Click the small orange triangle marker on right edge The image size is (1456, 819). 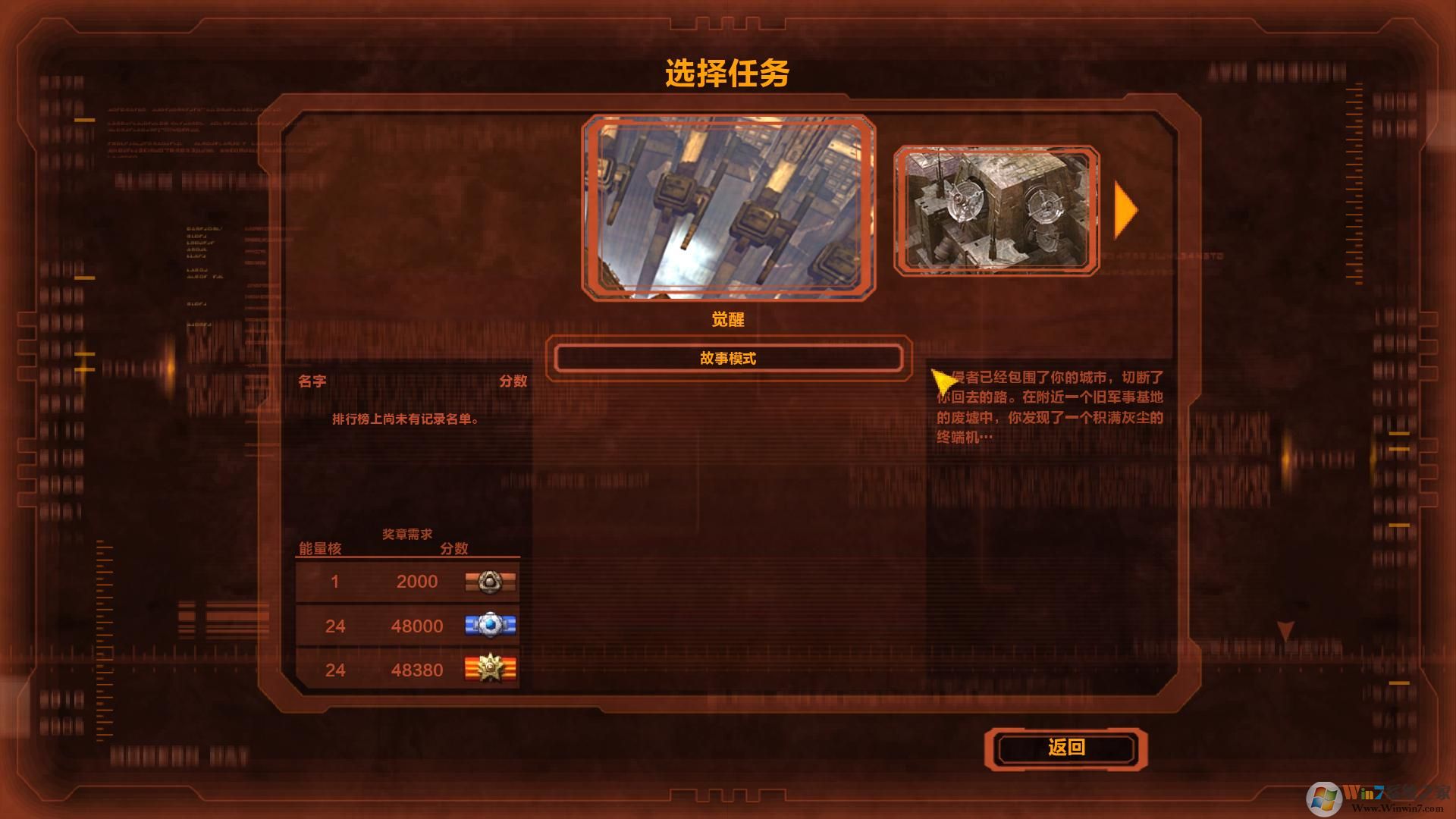(x=1285, y=630)
